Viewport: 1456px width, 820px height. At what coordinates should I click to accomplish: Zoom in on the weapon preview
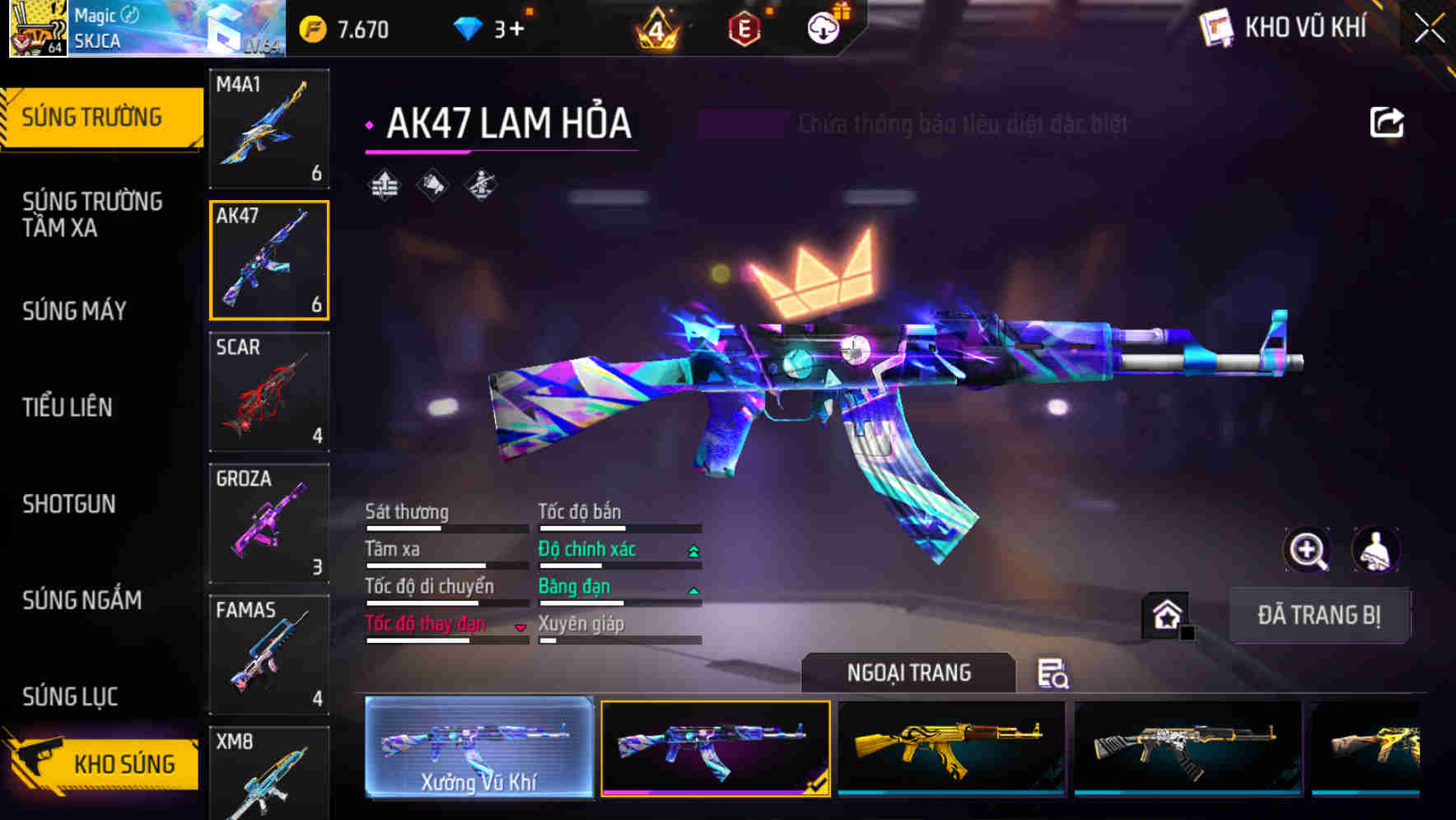(x=1308, y=550)
